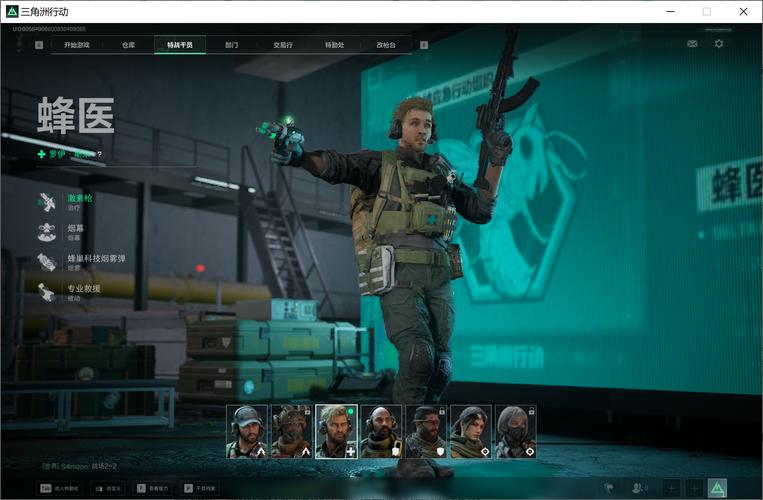Viewport: 763px width, 500px height.
Task: Choose the operator wearing a cap and headset
Action: tap(246, 431)
